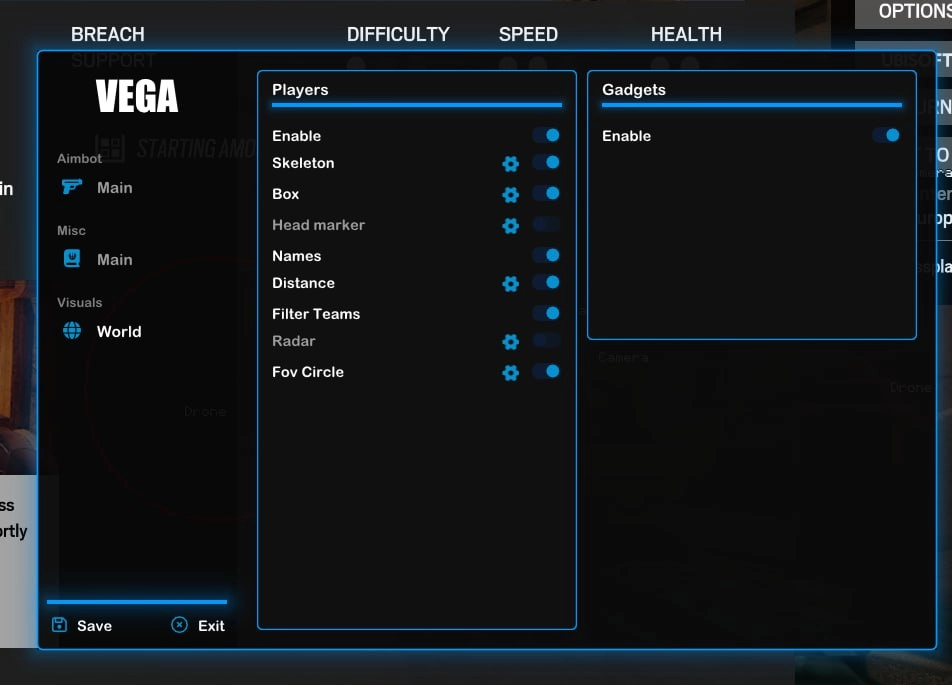952x685 pixels.
Task: Toggle the Distance switch
Action: [546, 282]
